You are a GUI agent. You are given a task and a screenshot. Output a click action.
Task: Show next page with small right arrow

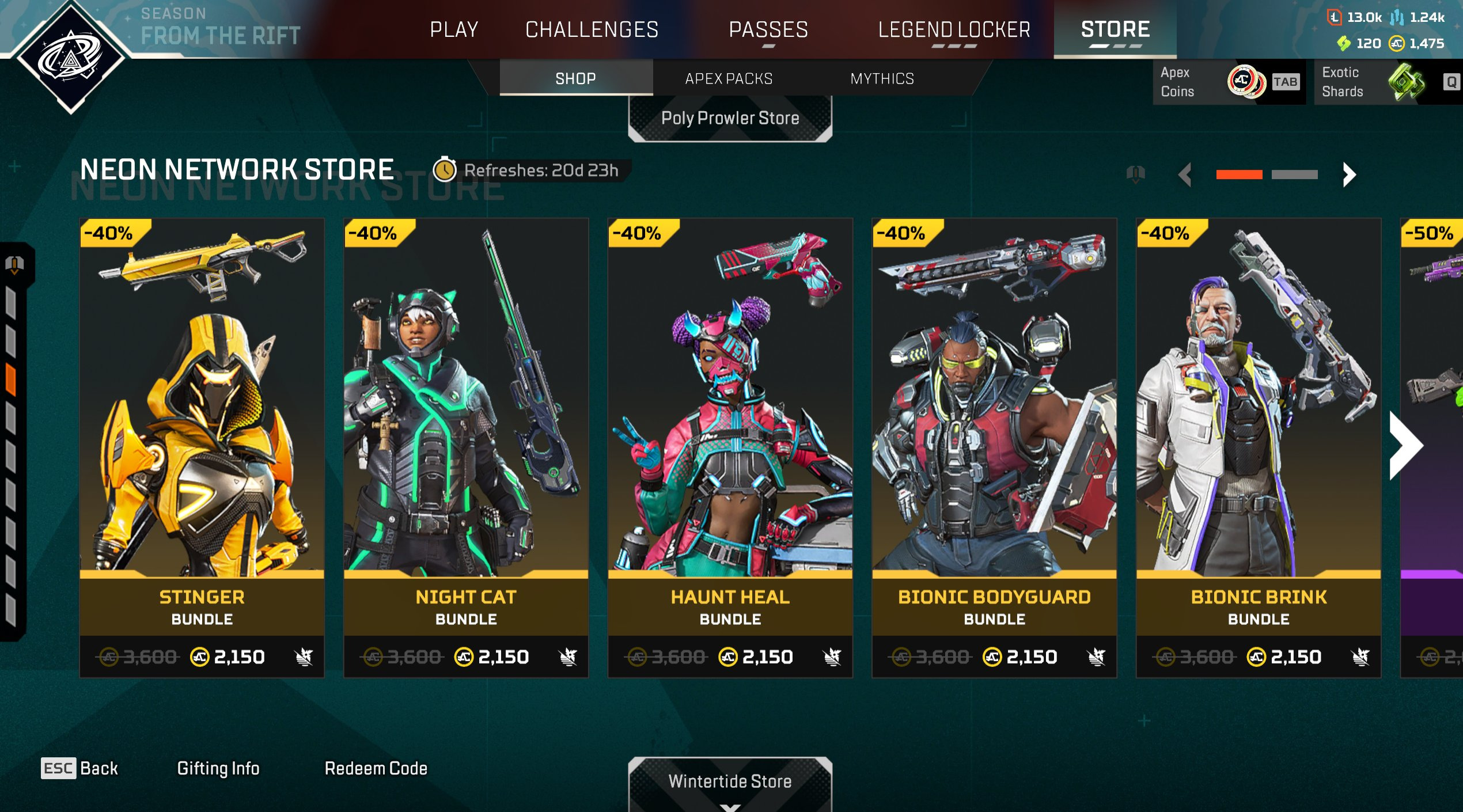point(1349,174)
